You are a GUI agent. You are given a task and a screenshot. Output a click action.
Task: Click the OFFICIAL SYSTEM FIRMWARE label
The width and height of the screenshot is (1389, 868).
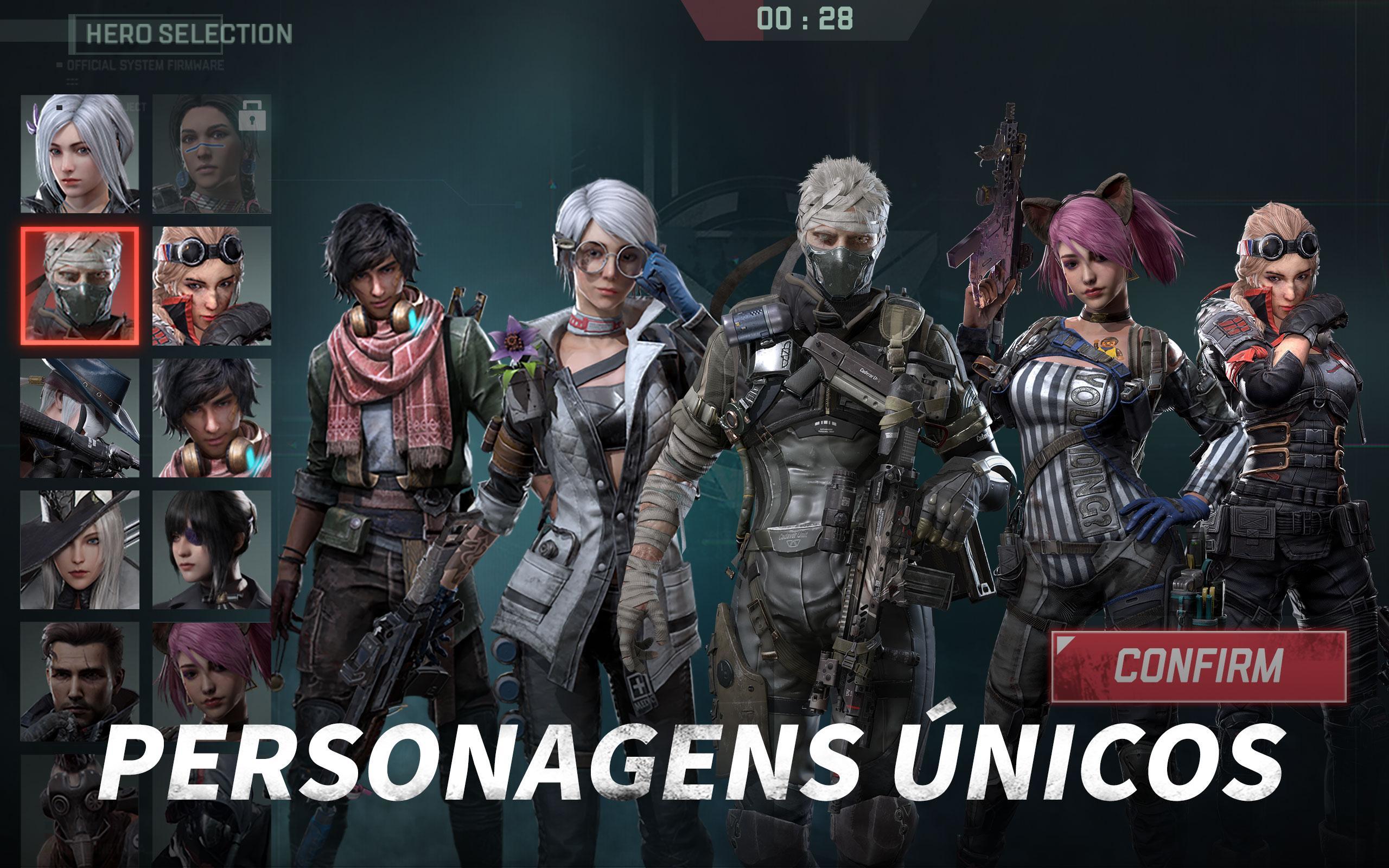click(145, 66)
